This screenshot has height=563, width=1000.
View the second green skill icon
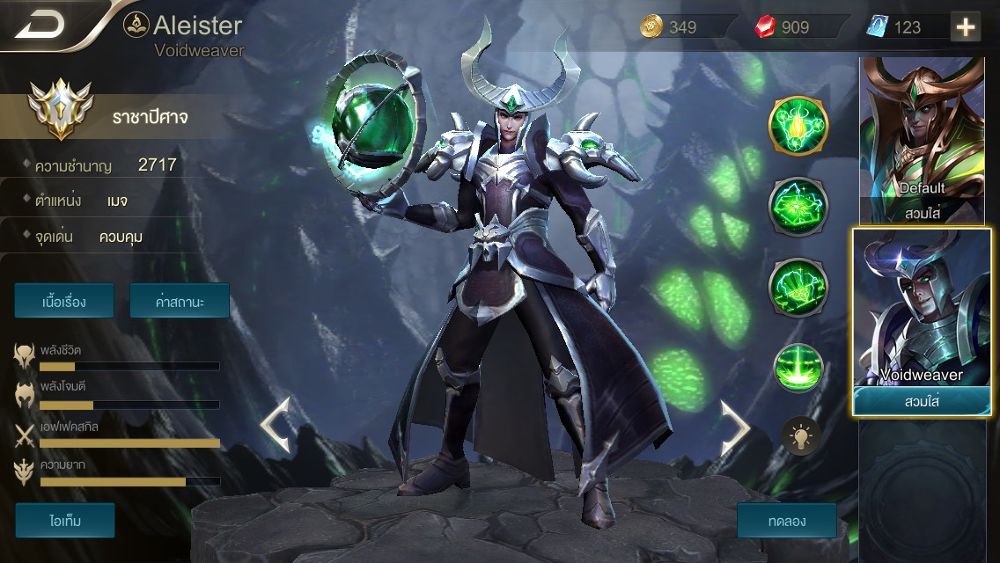coord(797,206)
